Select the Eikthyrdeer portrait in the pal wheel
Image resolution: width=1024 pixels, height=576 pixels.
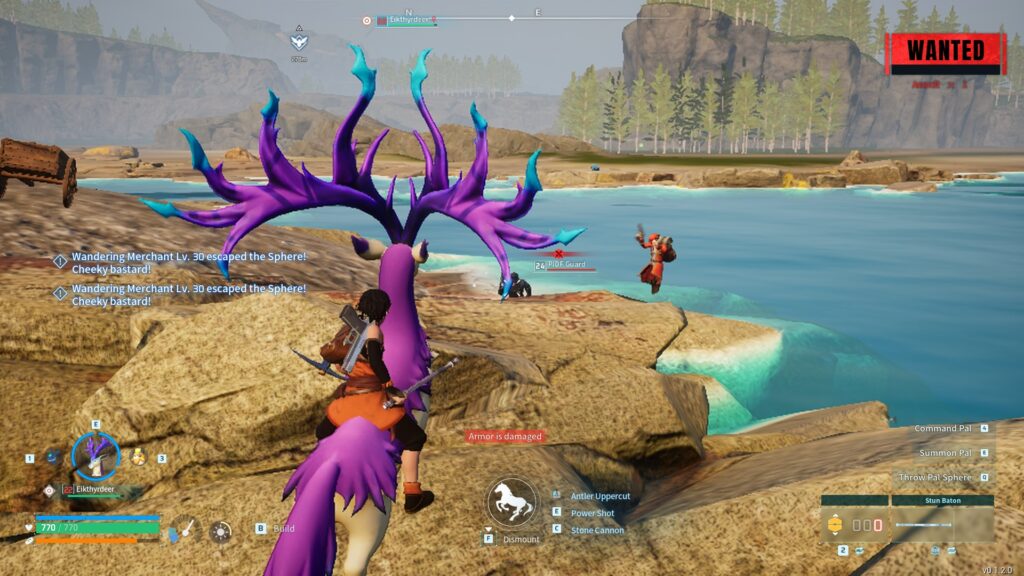pyautogui.click(x=96, y=457)
